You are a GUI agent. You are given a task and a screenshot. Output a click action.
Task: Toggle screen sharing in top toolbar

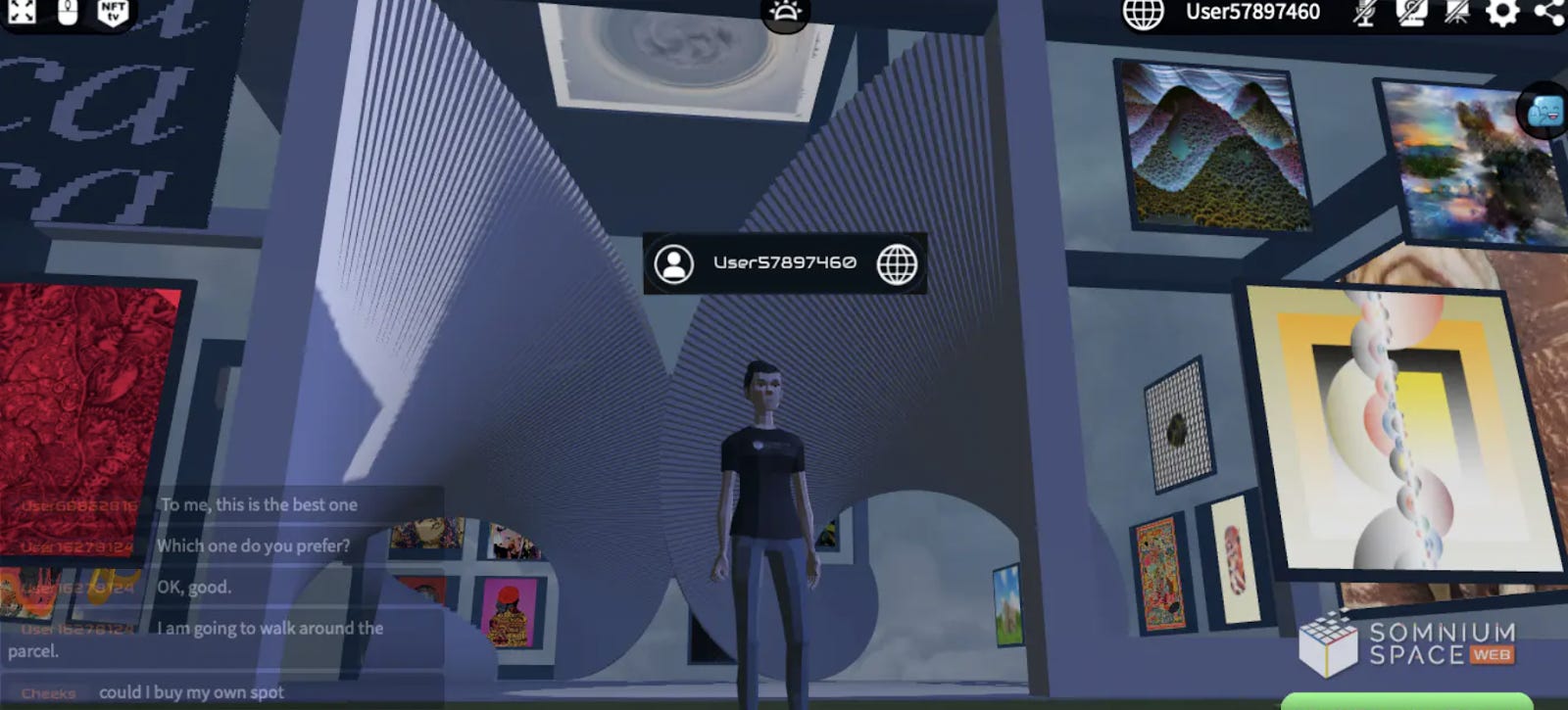(x=1457, y=14)
